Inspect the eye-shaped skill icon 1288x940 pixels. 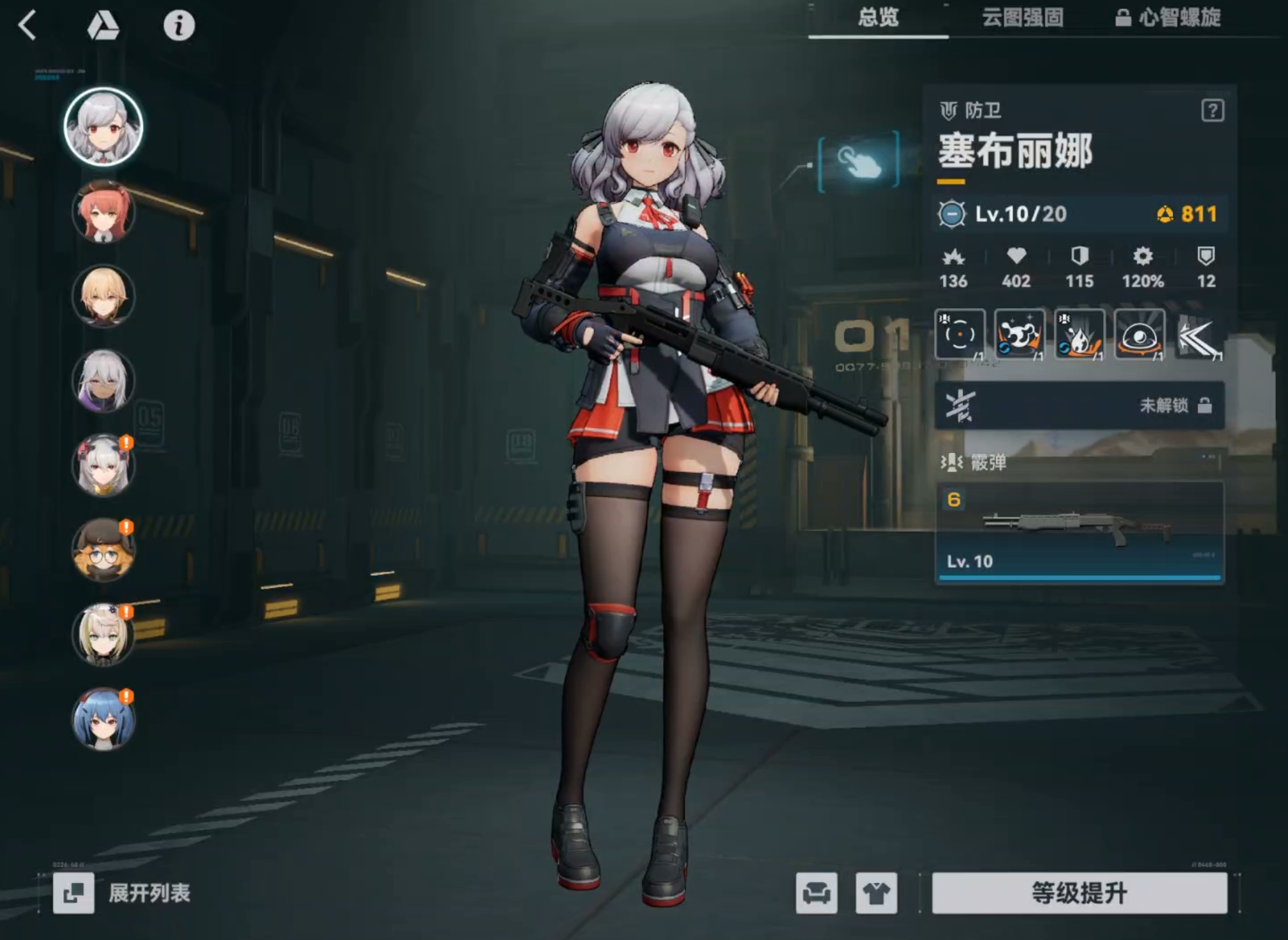(1139, 334)
